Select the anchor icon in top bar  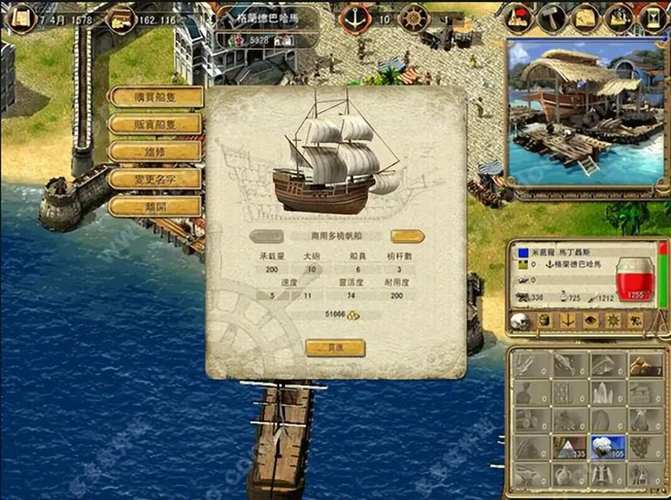point(355,17)
